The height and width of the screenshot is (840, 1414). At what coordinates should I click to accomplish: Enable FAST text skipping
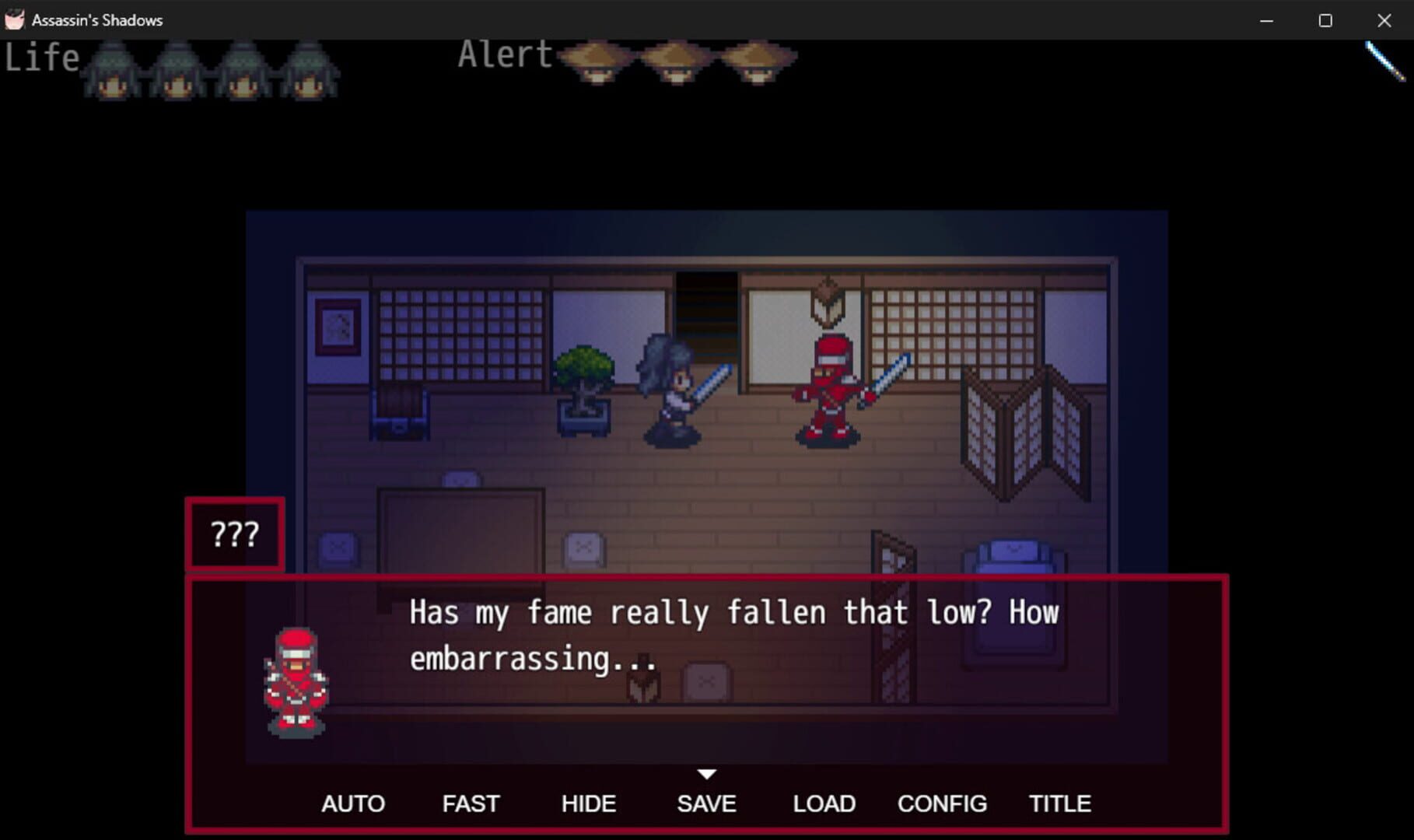click(x=471, y=803)
